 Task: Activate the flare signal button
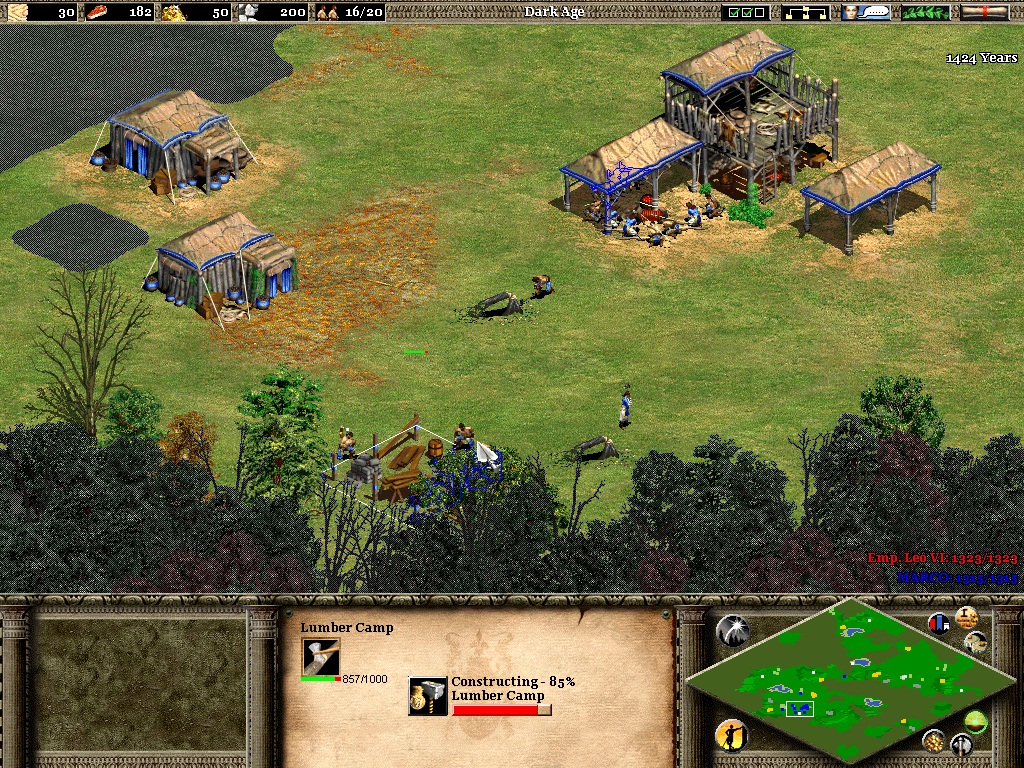[x=732, y=629]
